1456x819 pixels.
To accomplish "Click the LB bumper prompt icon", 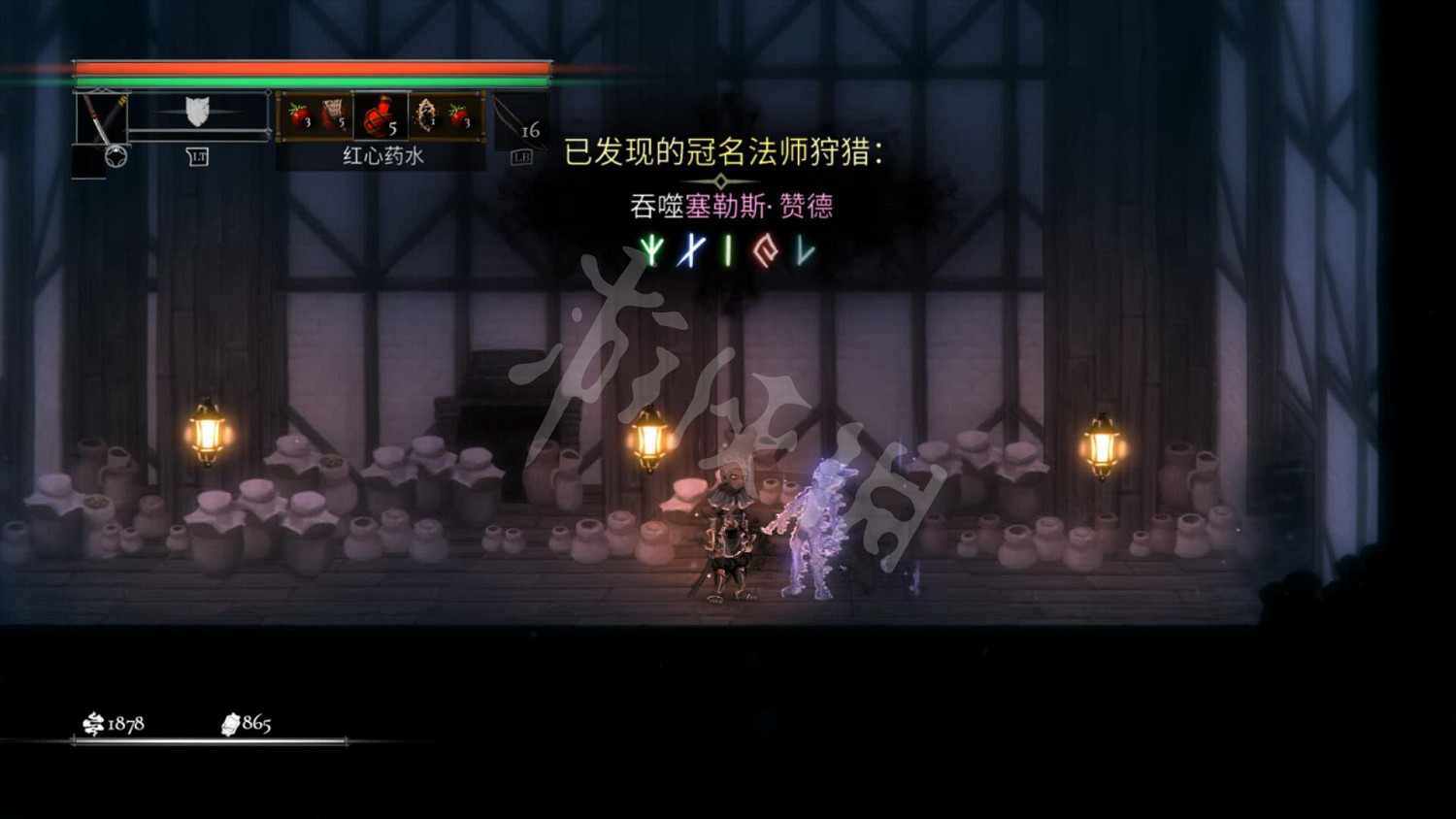I will pyautogui.click(x=522, y=155).
